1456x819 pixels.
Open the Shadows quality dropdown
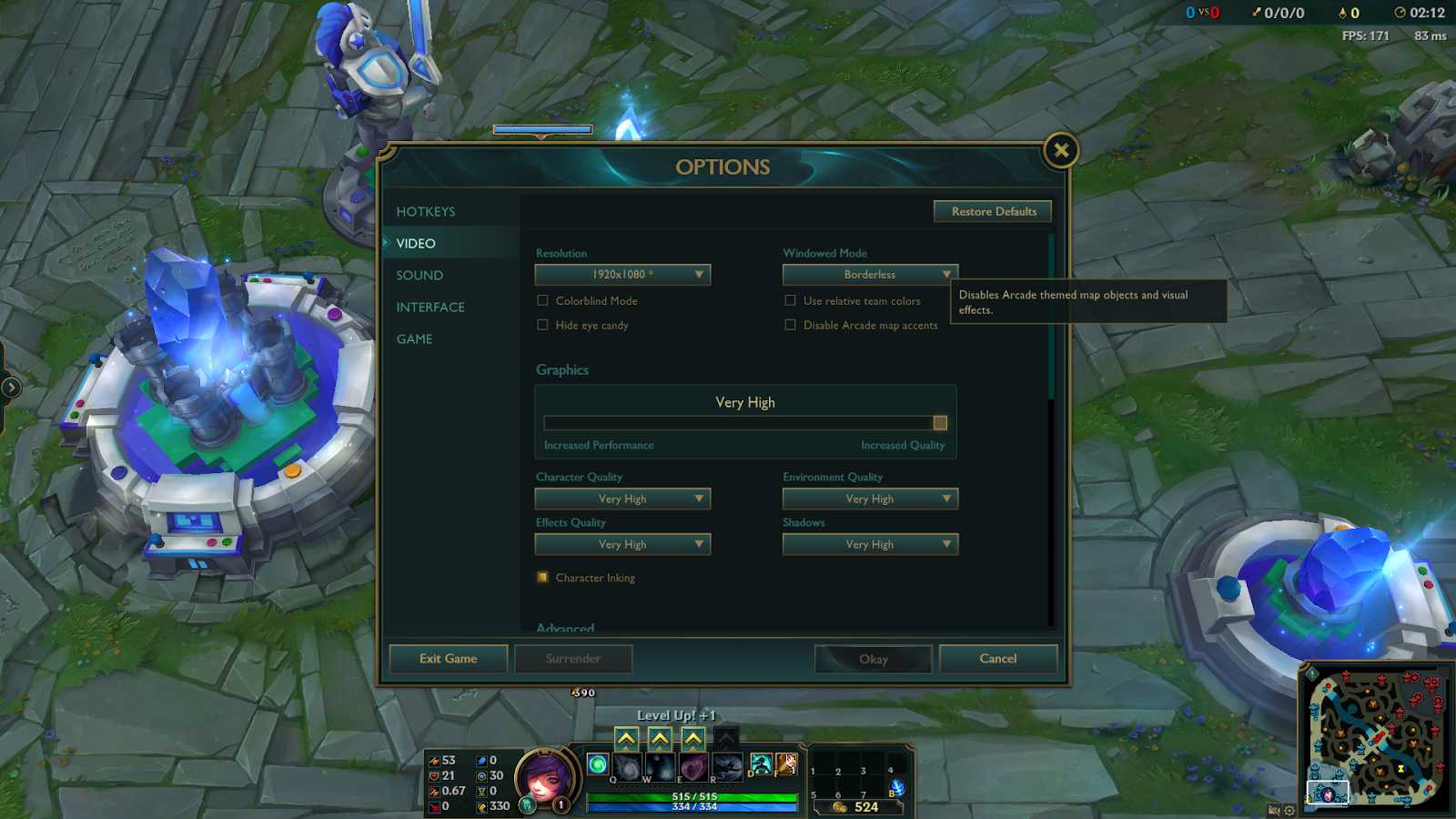coord(869,543)
